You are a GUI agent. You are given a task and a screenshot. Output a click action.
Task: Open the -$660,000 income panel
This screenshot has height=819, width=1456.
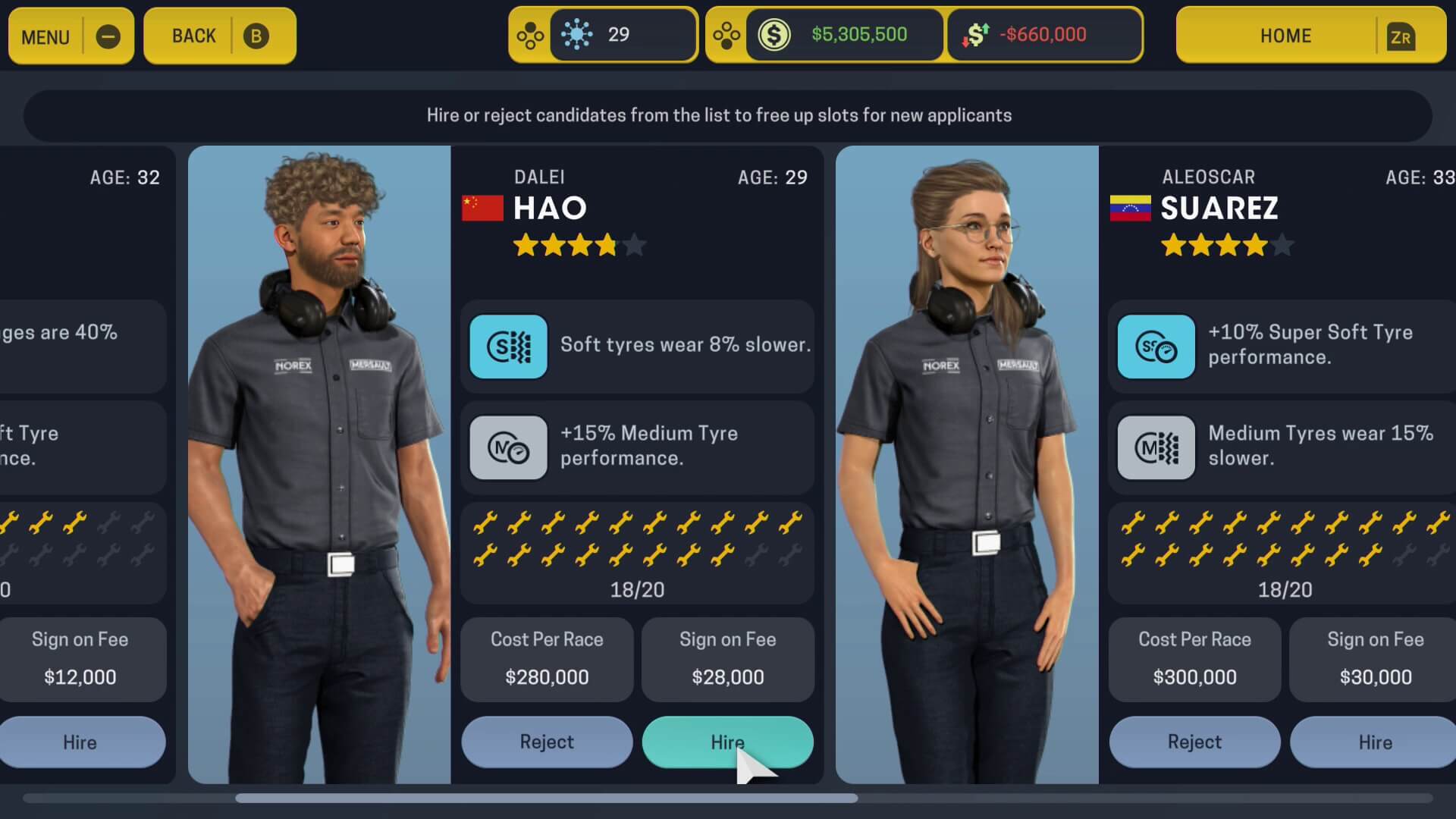point(1043,35)
